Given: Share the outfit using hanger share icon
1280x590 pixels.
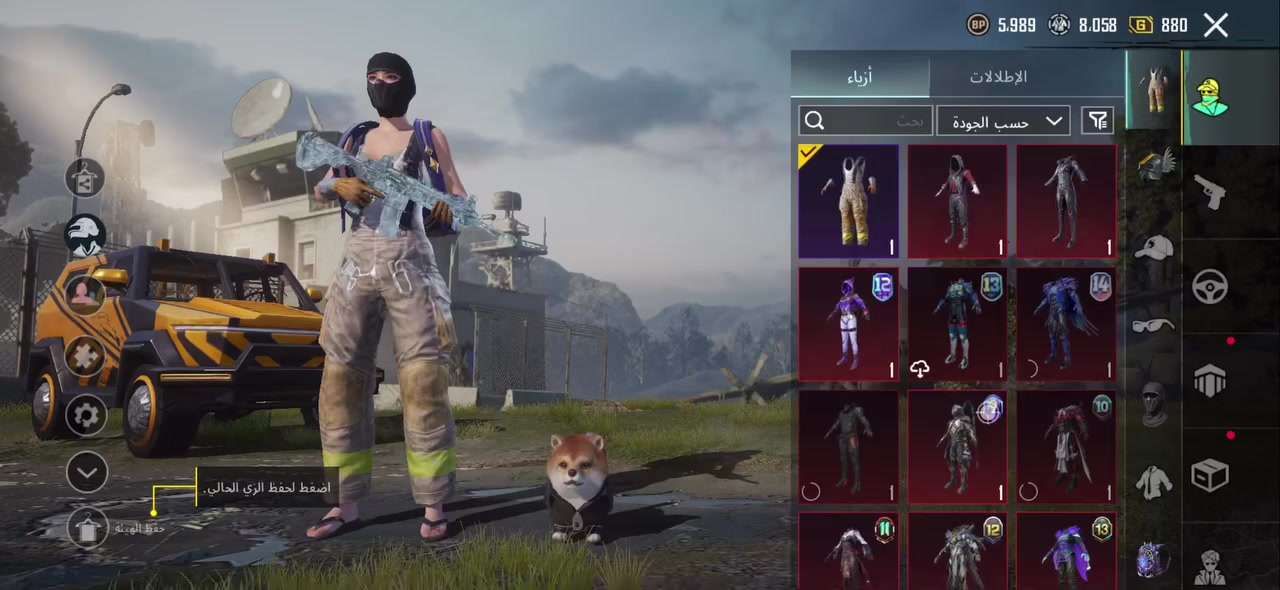Looking at the screenshot, I should click(x=86, y=179).
